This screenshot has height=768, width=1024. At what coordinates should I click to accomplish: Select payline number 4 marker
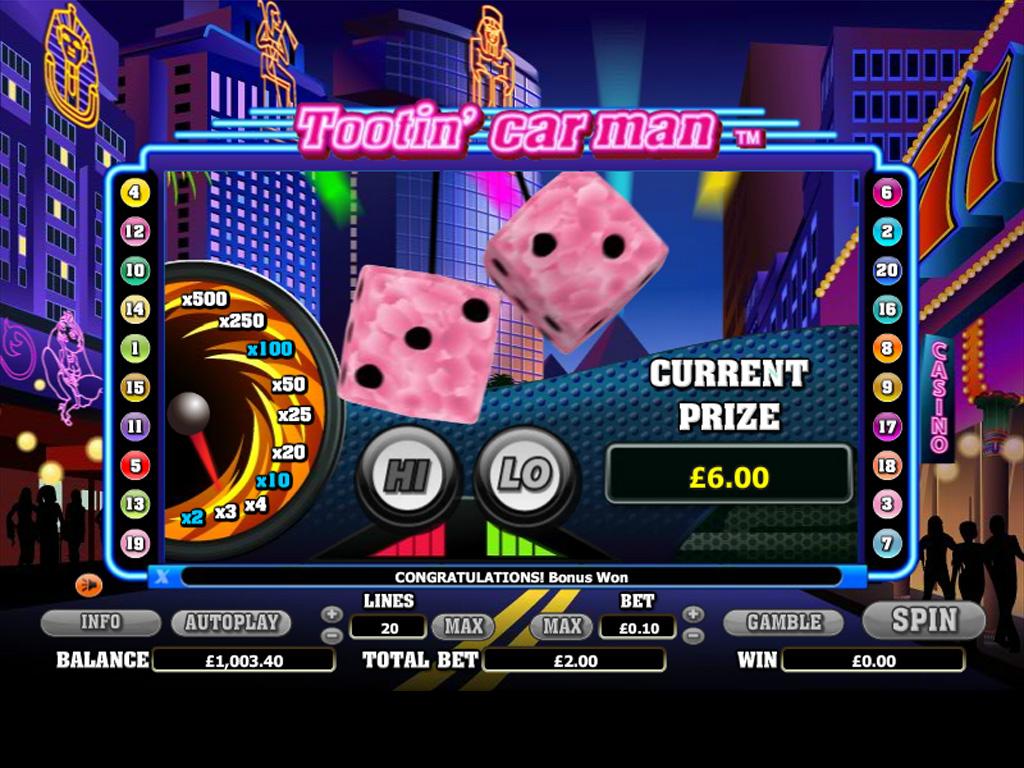coord(135,192)
